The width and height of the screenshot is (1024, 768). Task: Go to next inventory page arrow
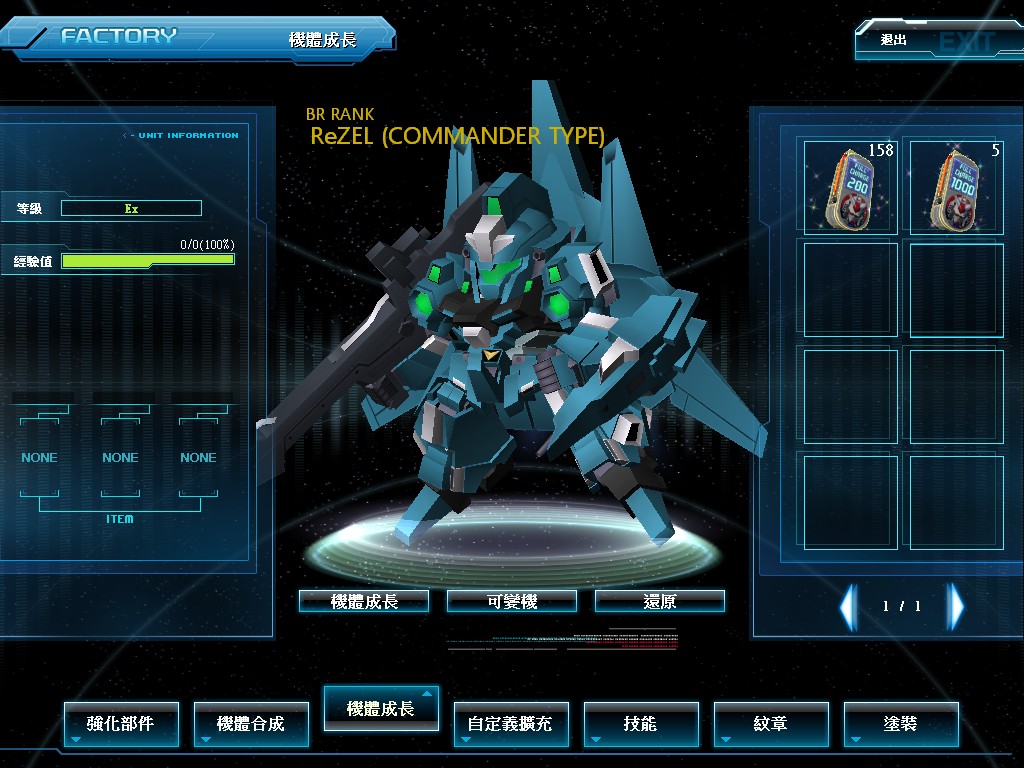click(x=956, y=606)
